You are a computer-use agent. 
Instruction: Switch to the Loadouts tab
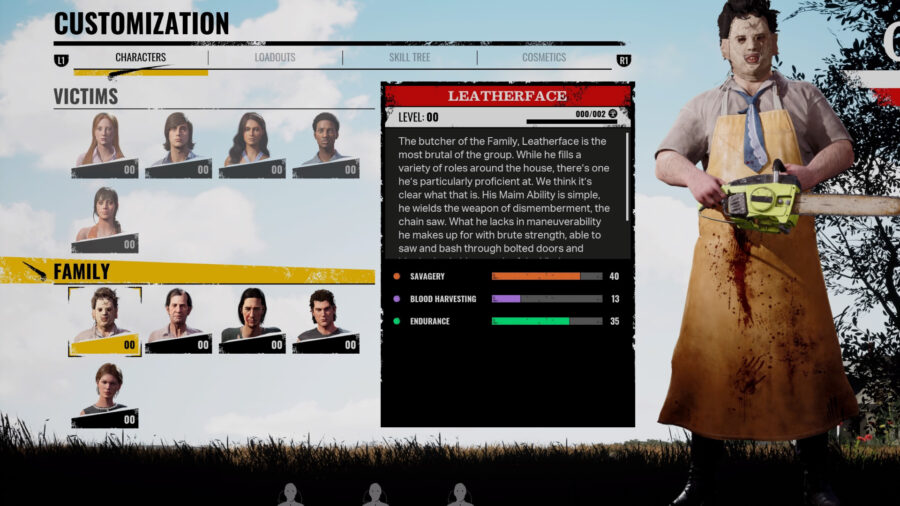point(274,58)
